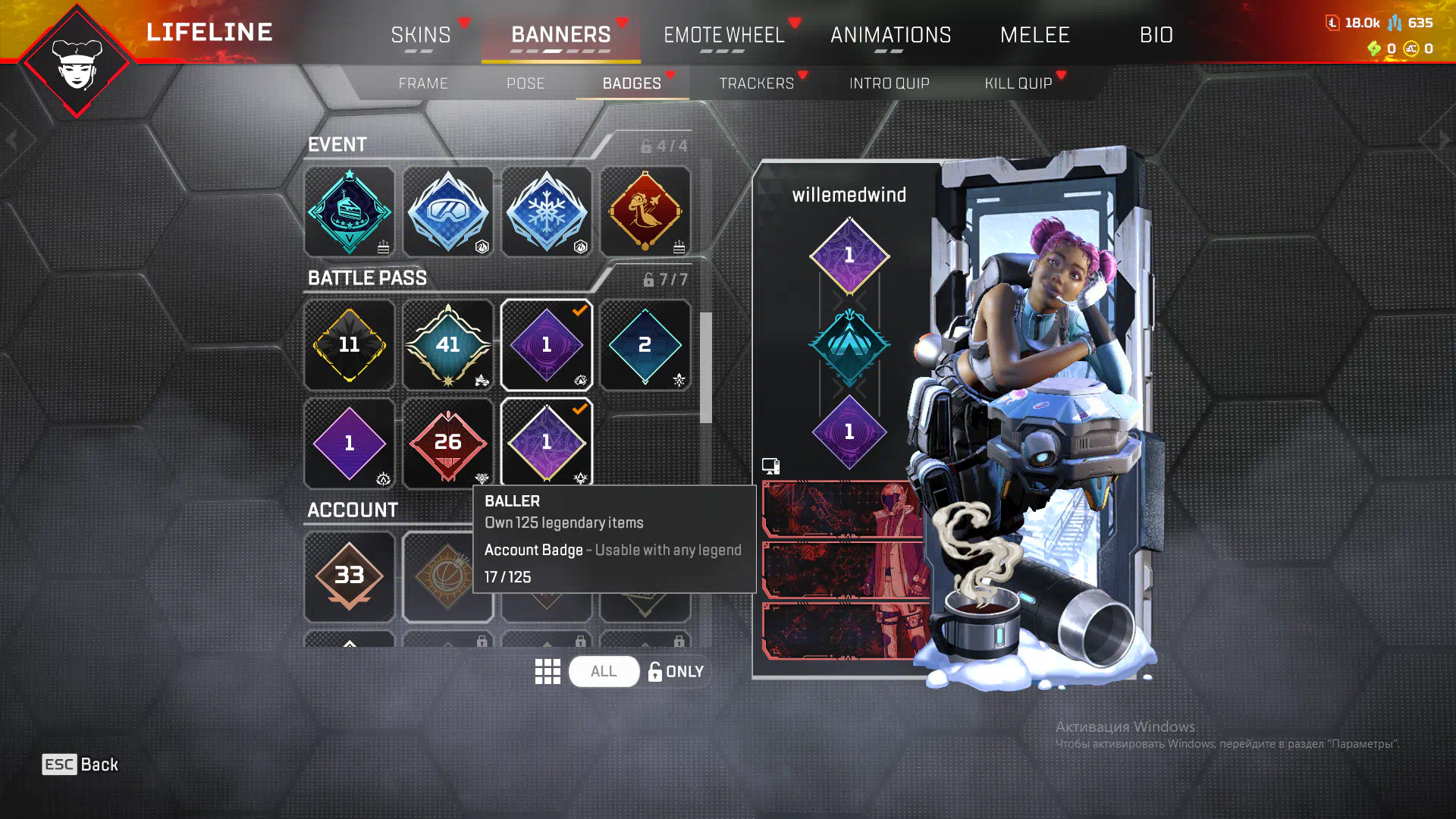Open the Pose sub-tab
Image resolution: width=1456 pixels, height=819 pixels.
tap(526, 83)
